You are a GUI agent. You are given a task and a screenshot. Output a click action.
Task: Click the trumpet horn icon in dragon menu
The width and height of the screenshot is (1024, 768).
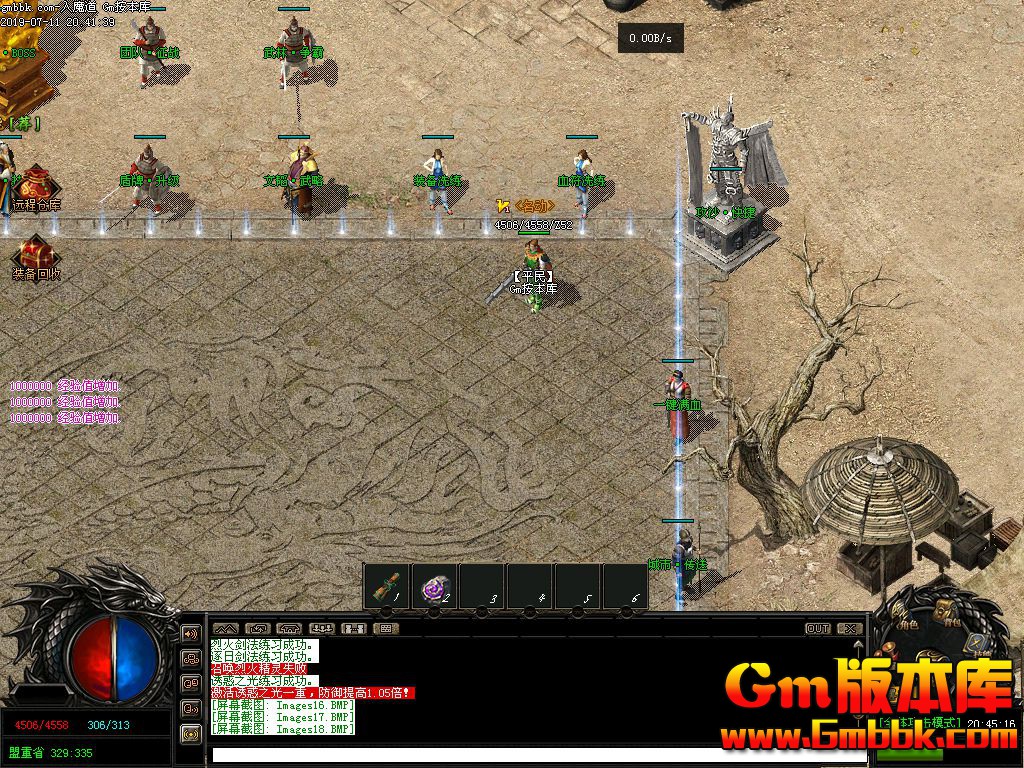click(891, 652)
